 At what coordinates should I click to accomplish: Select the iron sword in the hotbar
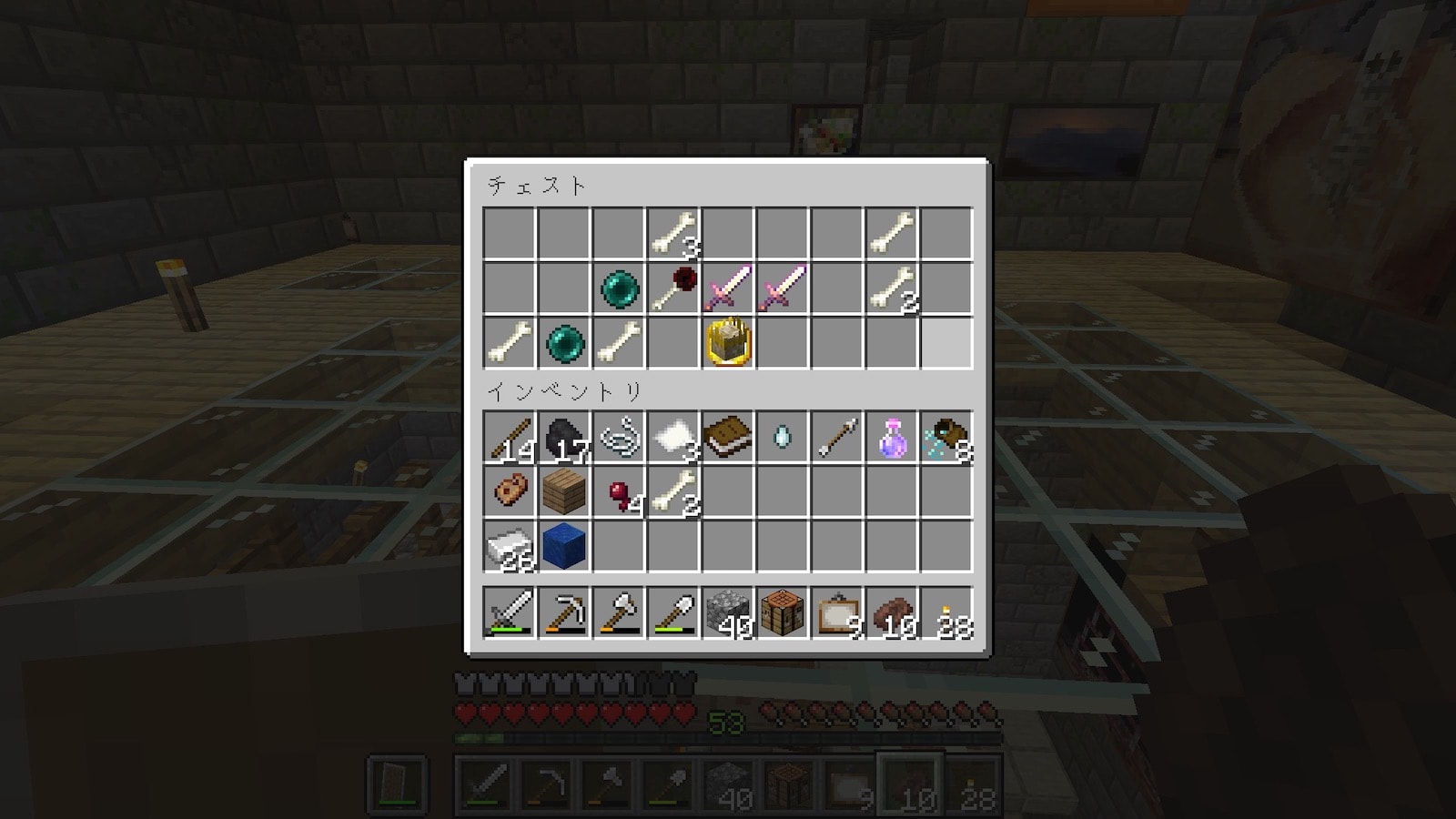pos(510,612)
